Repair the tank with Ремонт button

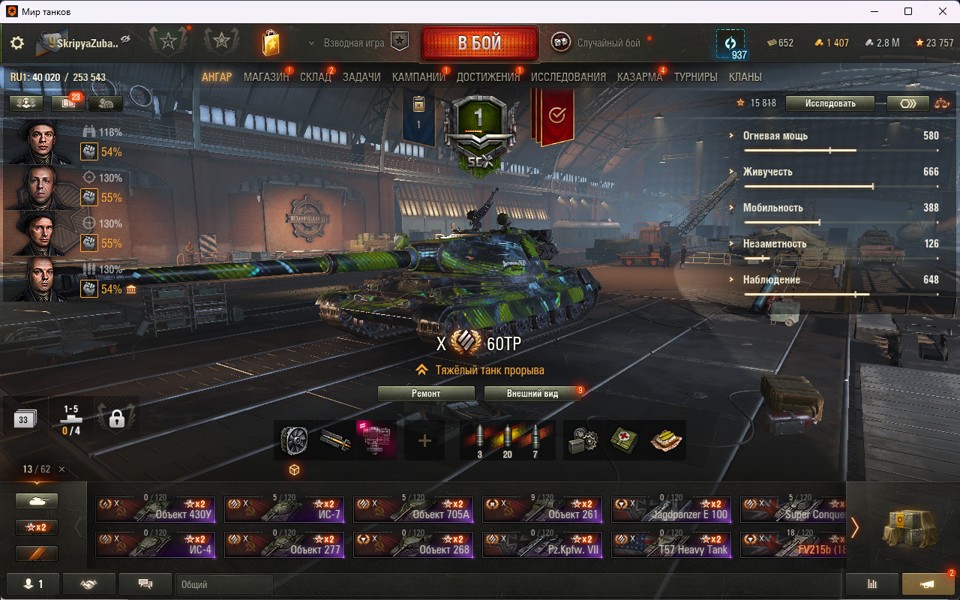pos(426,393)
